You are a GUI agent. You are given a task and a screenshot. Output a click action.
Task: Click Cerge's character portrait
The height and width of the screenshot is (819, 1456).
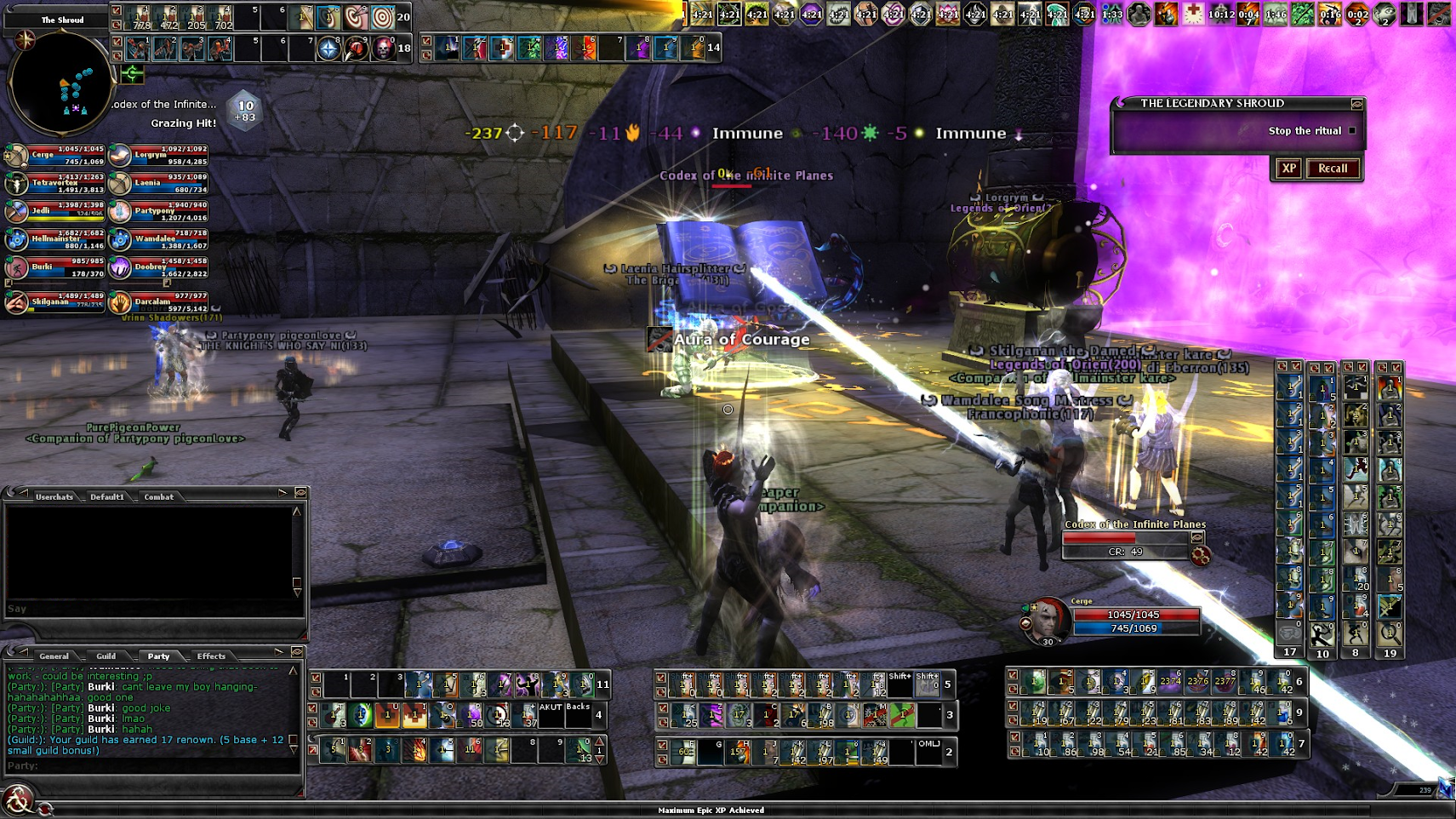click(x=1046, y=621)
